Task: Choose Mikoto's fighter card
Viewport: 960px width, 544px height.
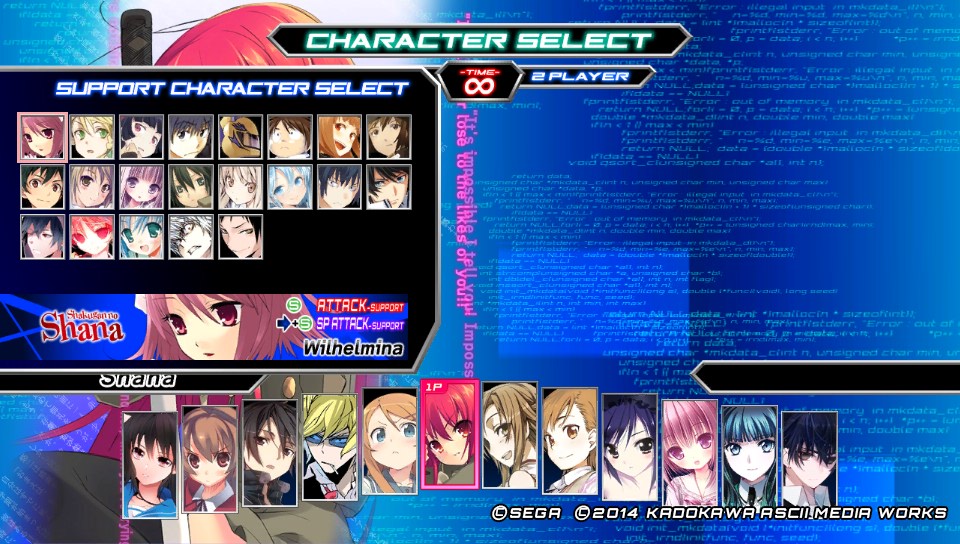Action: click(569, 443)
